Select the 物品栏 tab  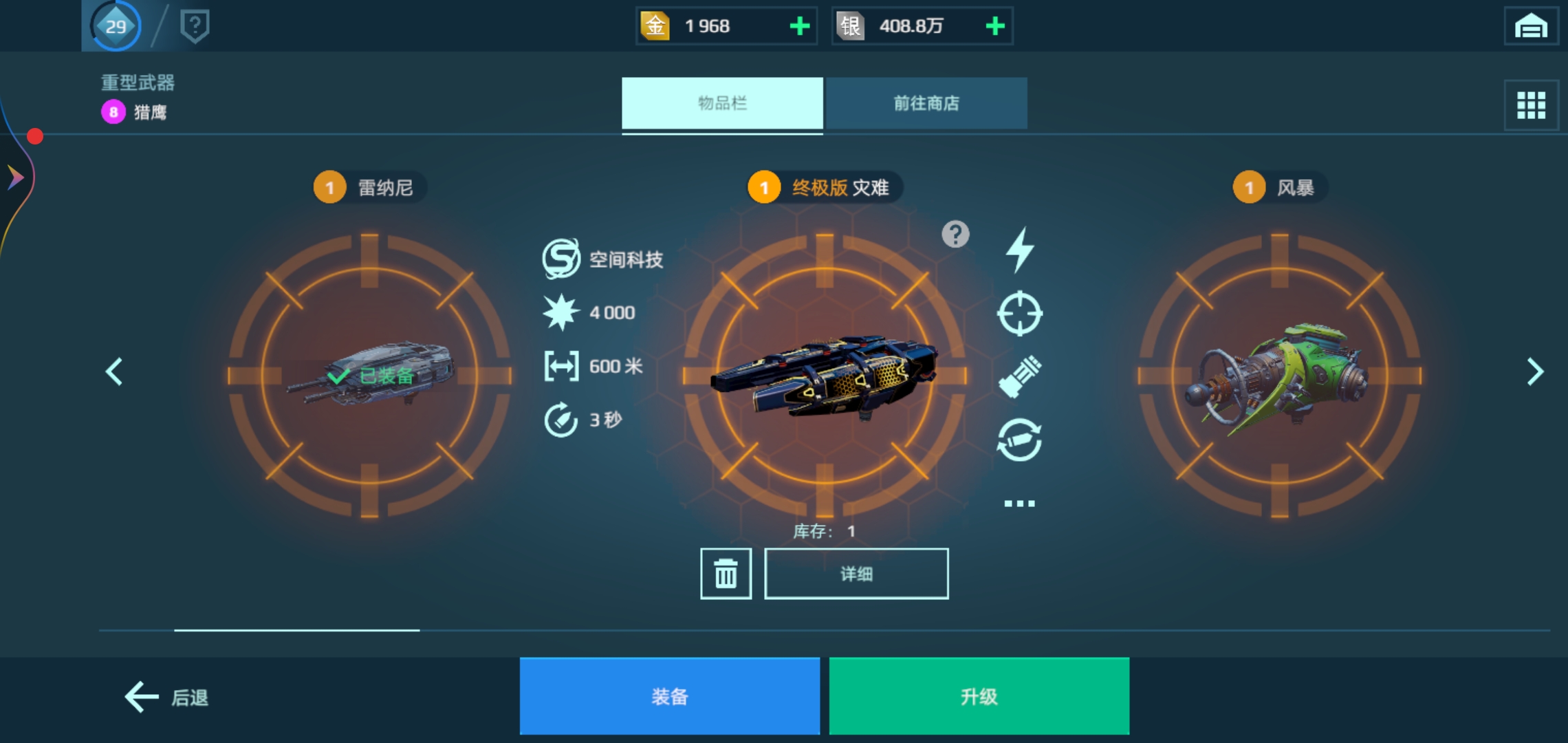click(x=722, y=103)
